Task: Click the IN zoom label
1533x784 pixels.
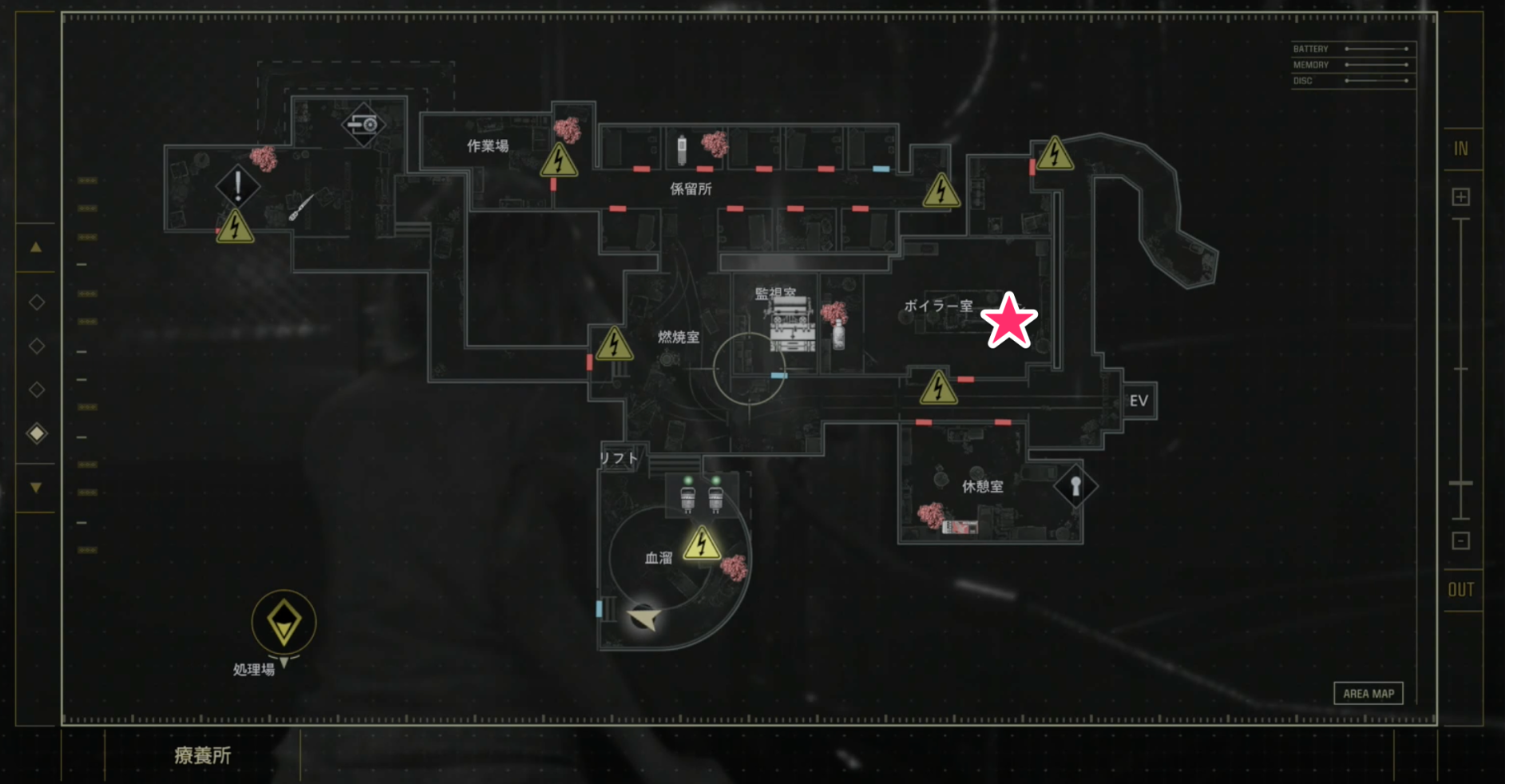Action: (x=1460, y=149)
